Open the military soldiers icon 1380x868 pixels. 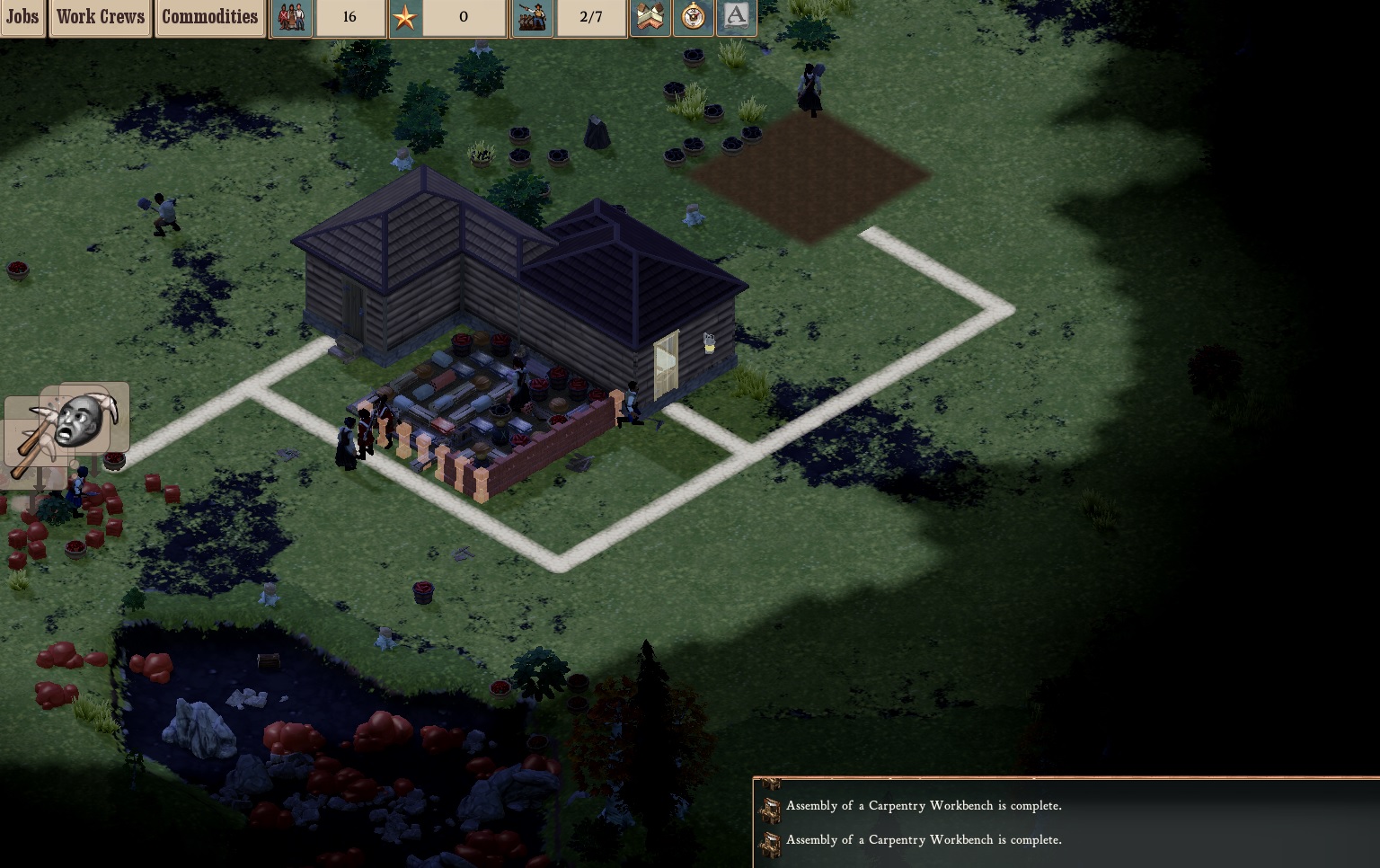[x=532, y=17]
